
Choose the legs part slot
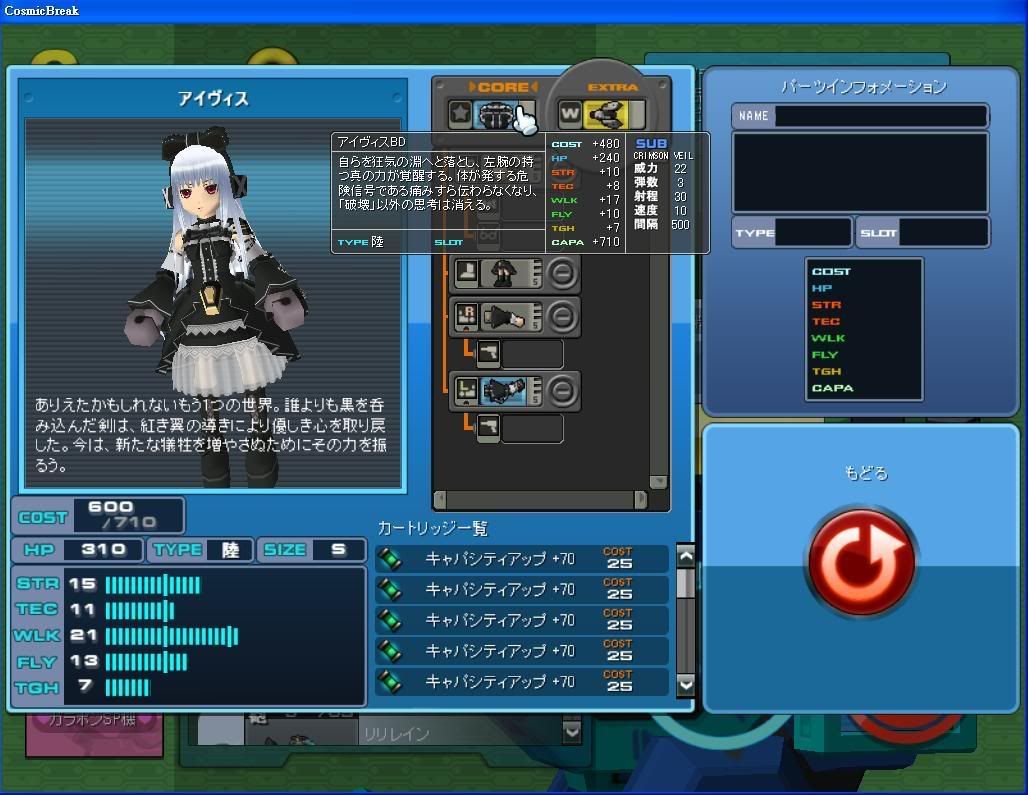coord(497,272)
